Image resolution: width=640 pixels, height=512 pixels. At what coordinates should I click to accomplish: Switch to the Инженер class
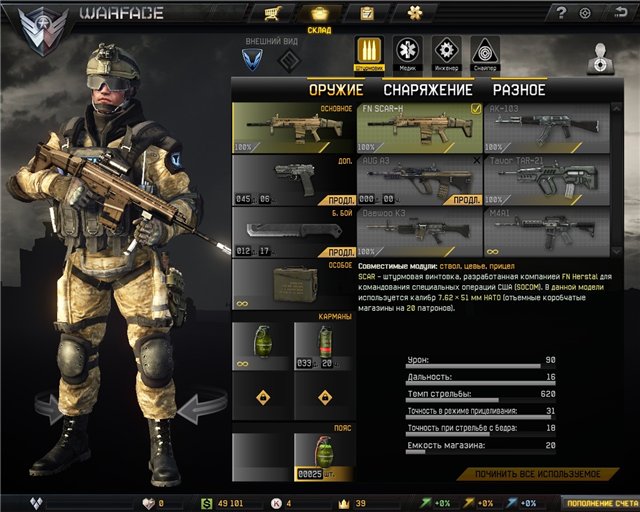click(445, 52)
